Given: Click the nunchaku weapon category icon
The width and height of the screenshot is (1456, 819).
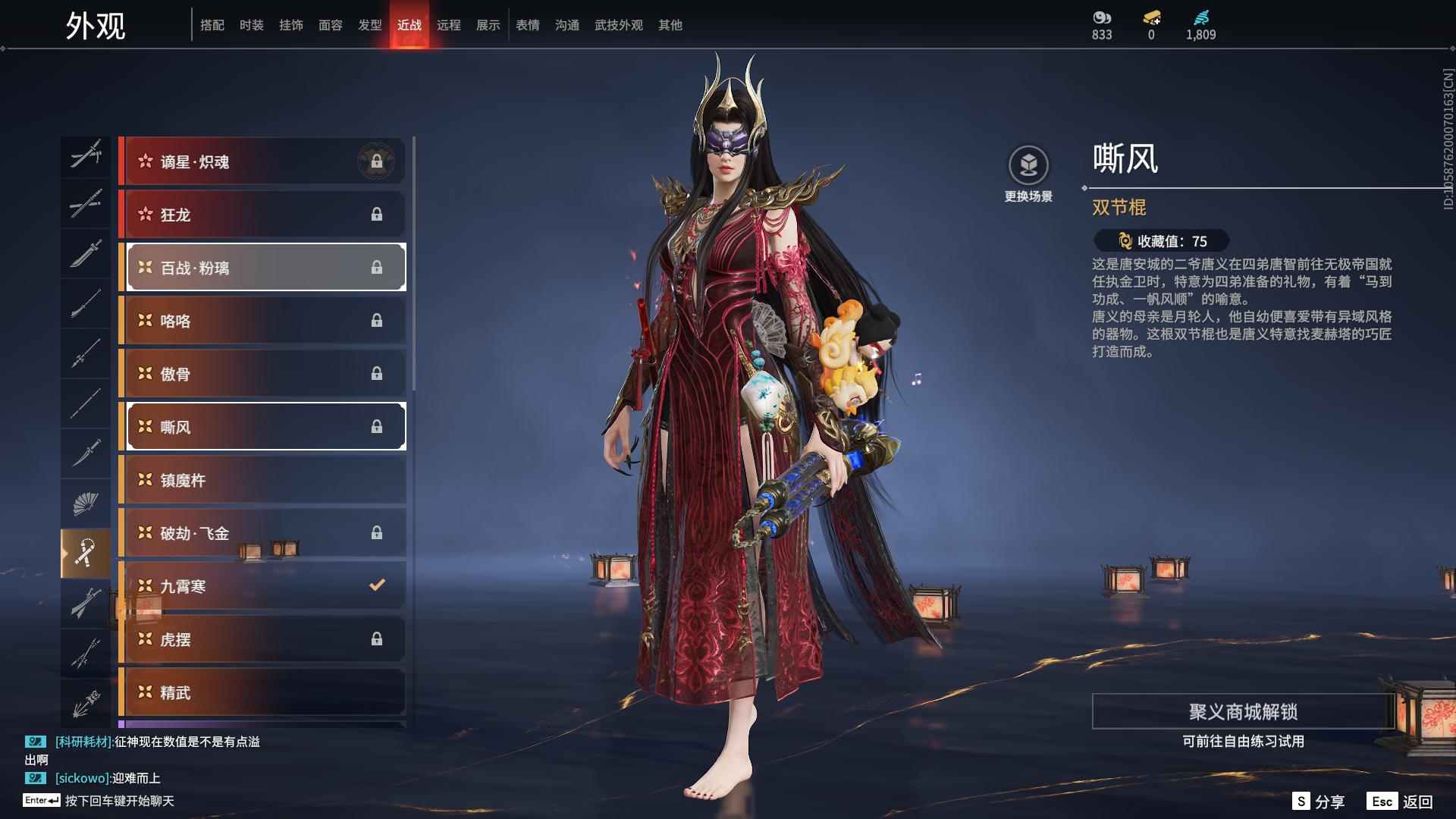Looking at the screenshot, I should click(x=86, y=552).
